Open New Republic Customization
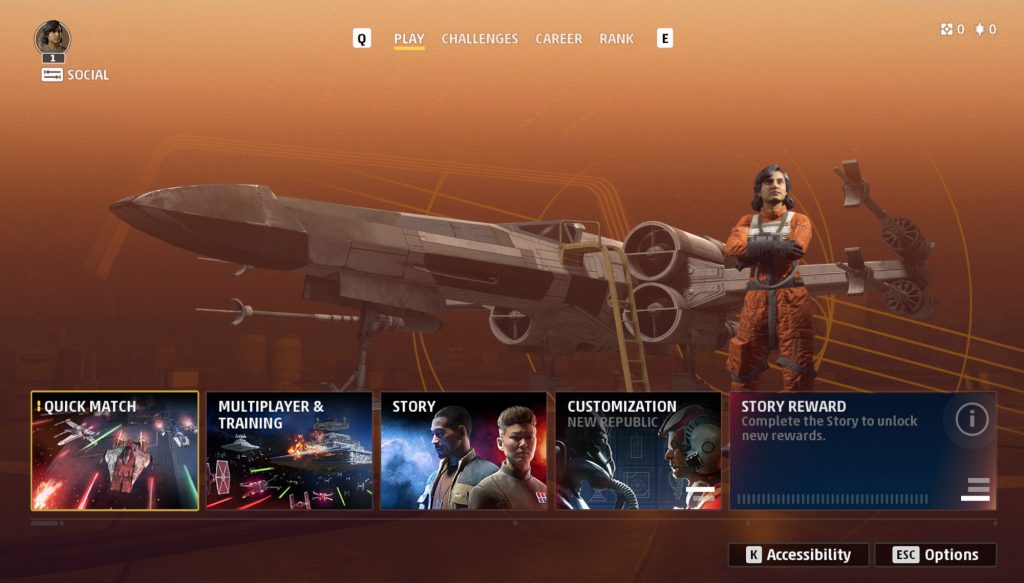This screenshot has height=583, width=1024. pos(638,451)
